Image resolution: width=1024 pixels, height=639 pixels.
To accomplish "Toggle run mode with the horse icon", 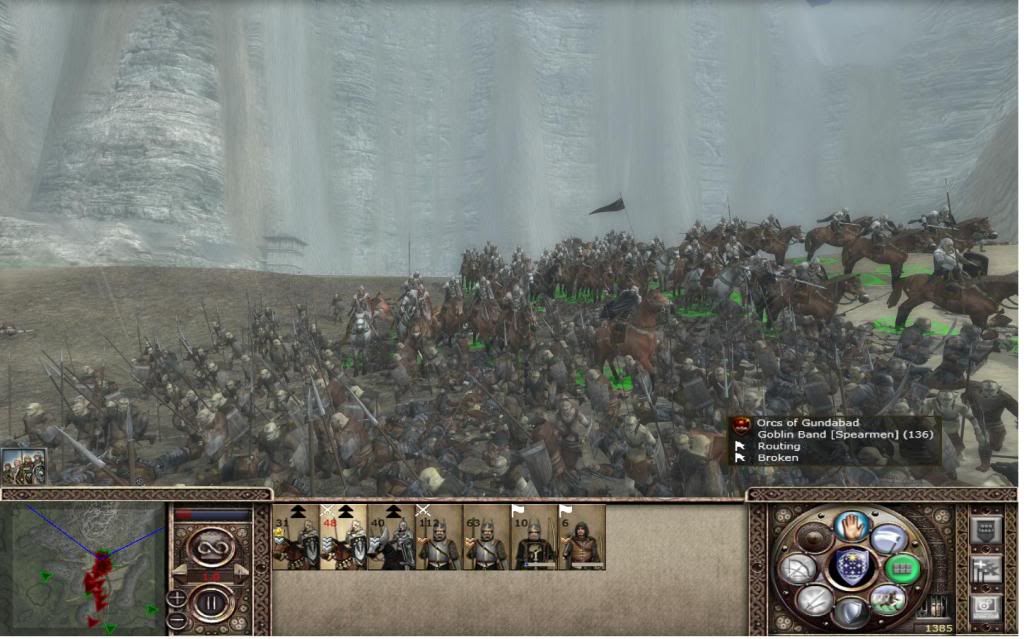I will (x=888, y=599).
